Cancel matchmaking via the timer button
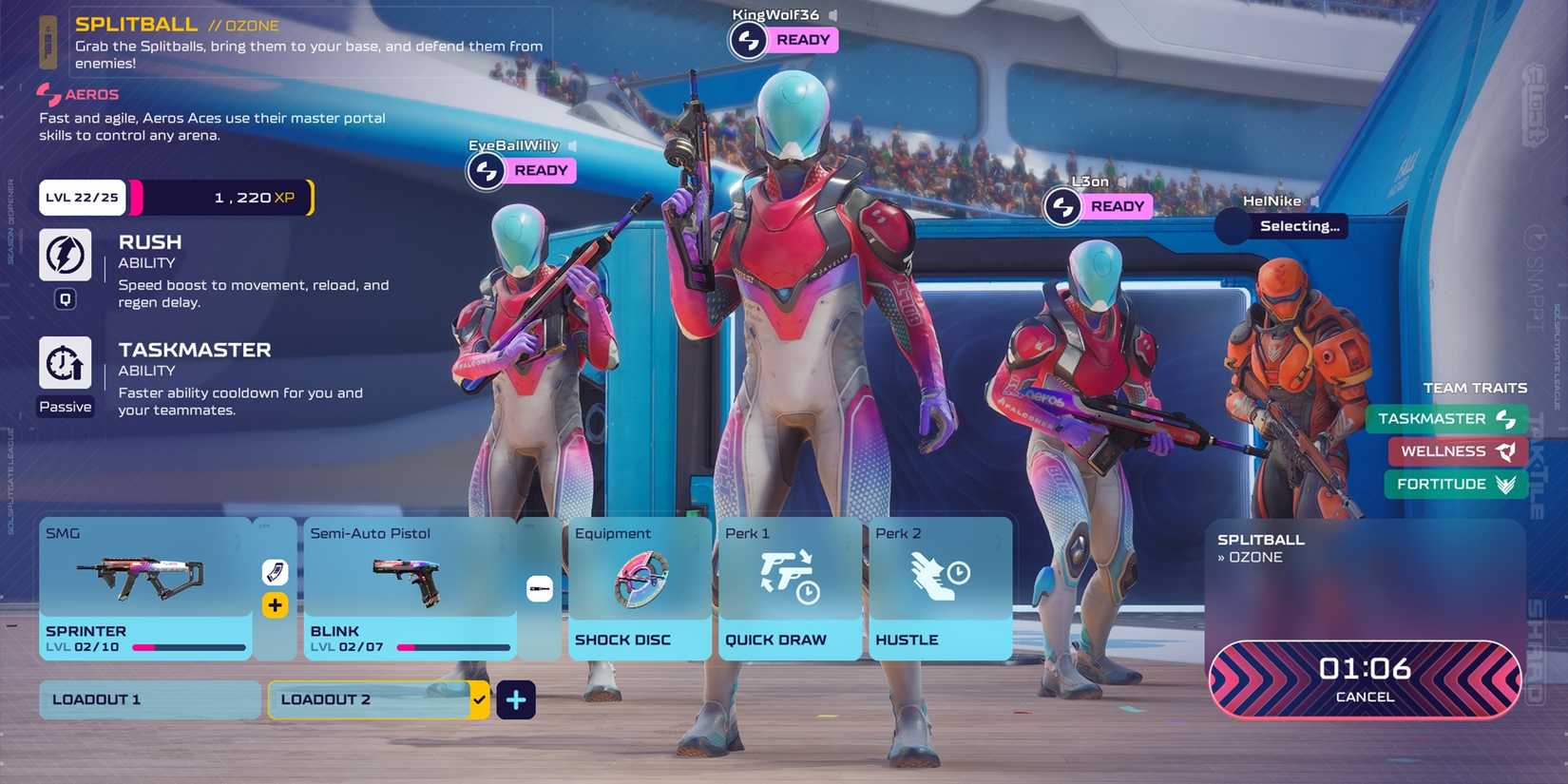The width and height of the screenshot is (1568, 784). coord(1364,678)
